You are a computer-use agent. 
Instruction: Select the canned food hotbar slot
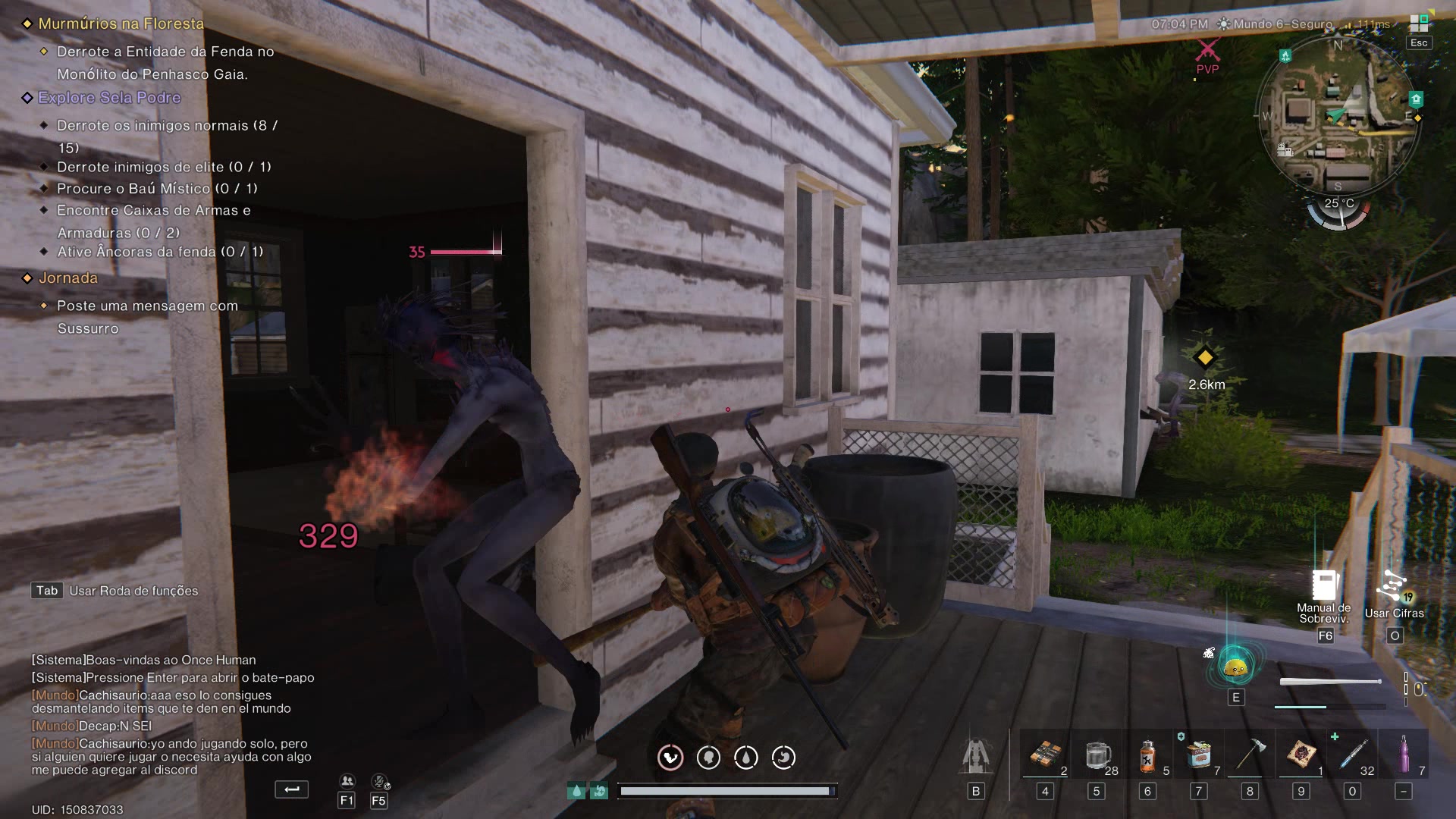tap(1199, 755)
